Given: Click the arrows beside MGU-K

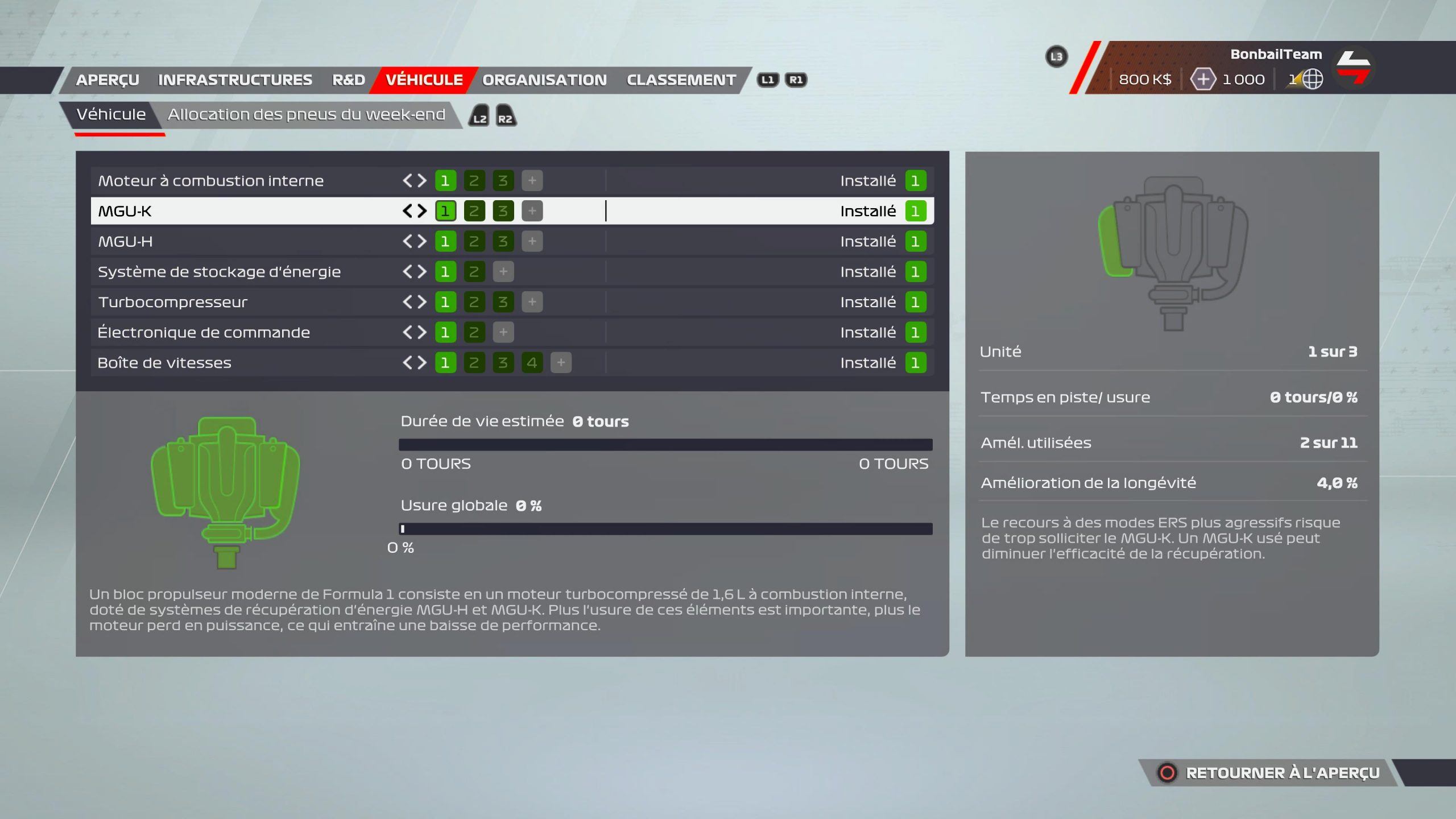Looking at the screenshot, I should coord(415,212).
